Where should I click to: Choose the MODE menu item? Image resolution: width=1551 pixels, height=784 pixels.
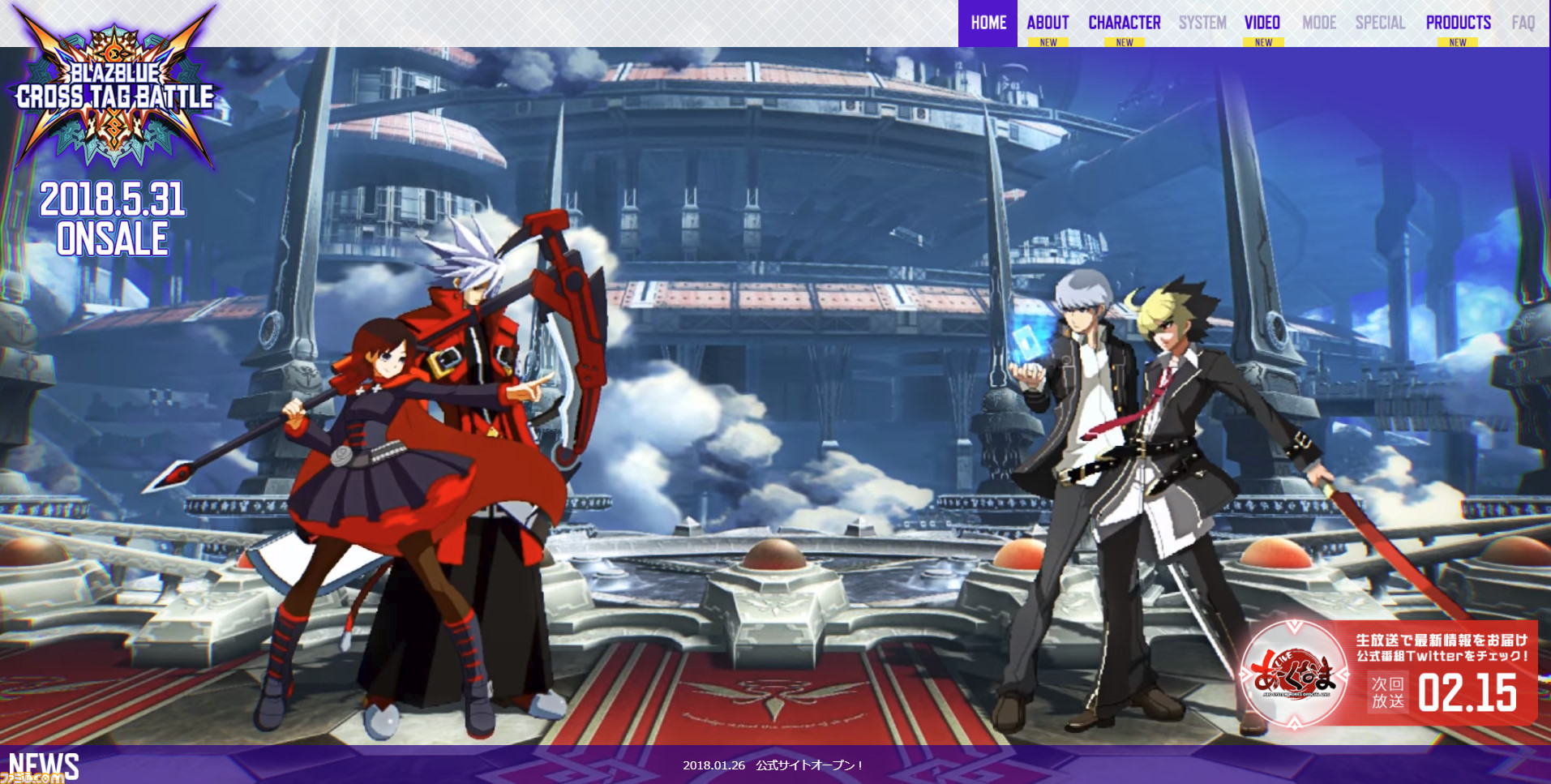(1319, 23)
